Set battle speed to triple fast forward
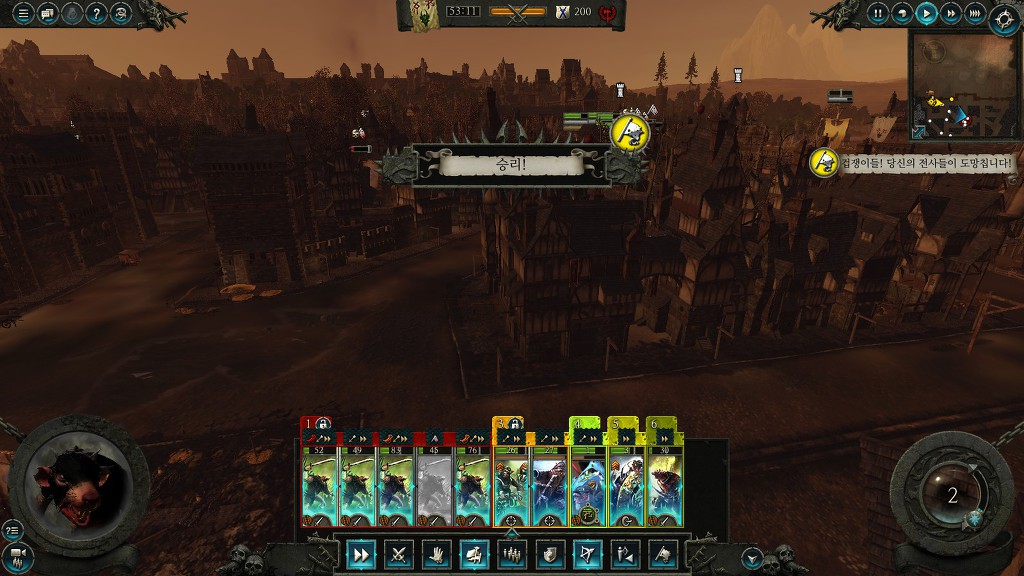 (x=976, y=14)
